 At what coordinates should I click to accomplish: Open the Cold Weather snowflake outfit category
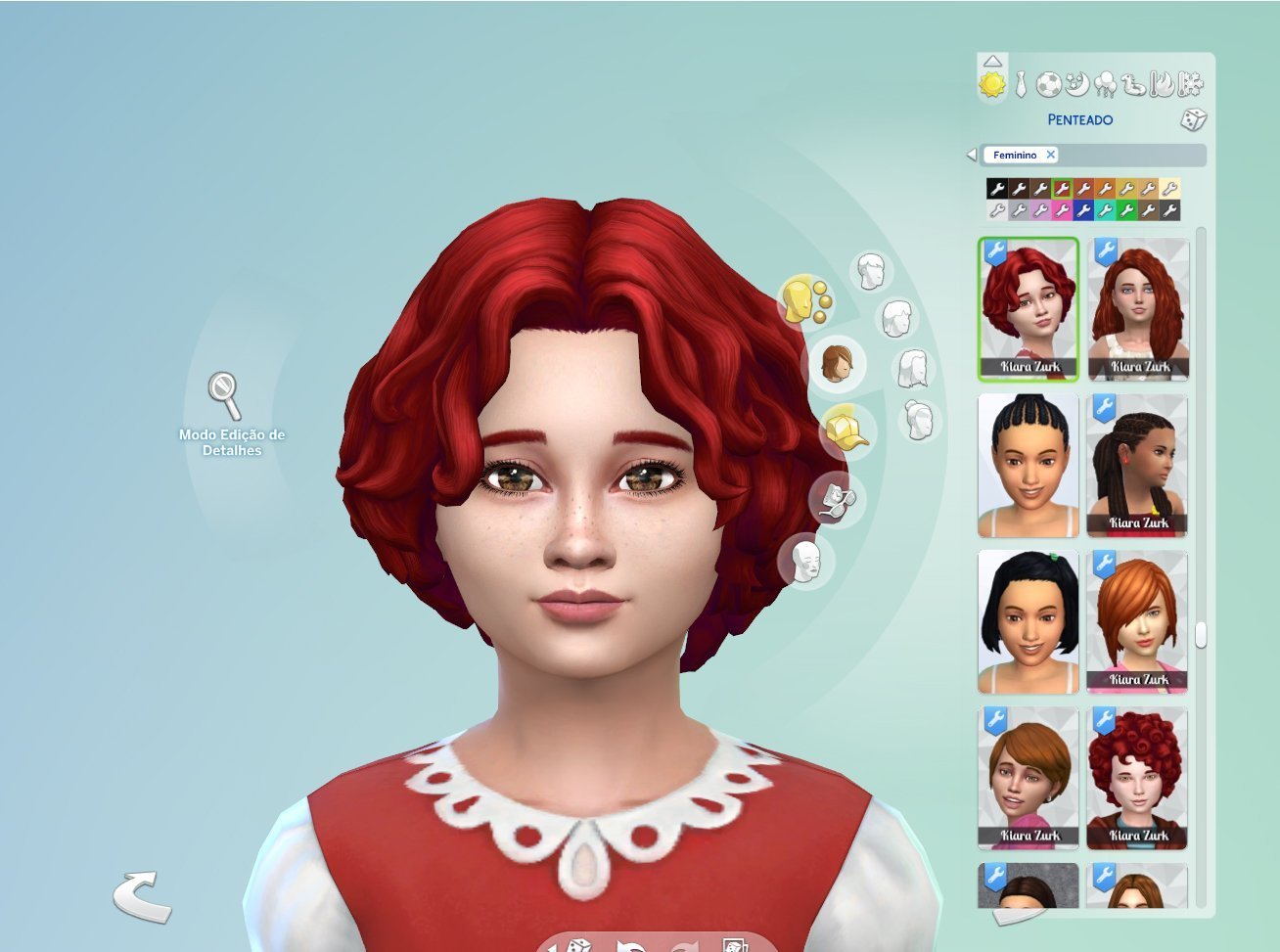click(1191, 85)
